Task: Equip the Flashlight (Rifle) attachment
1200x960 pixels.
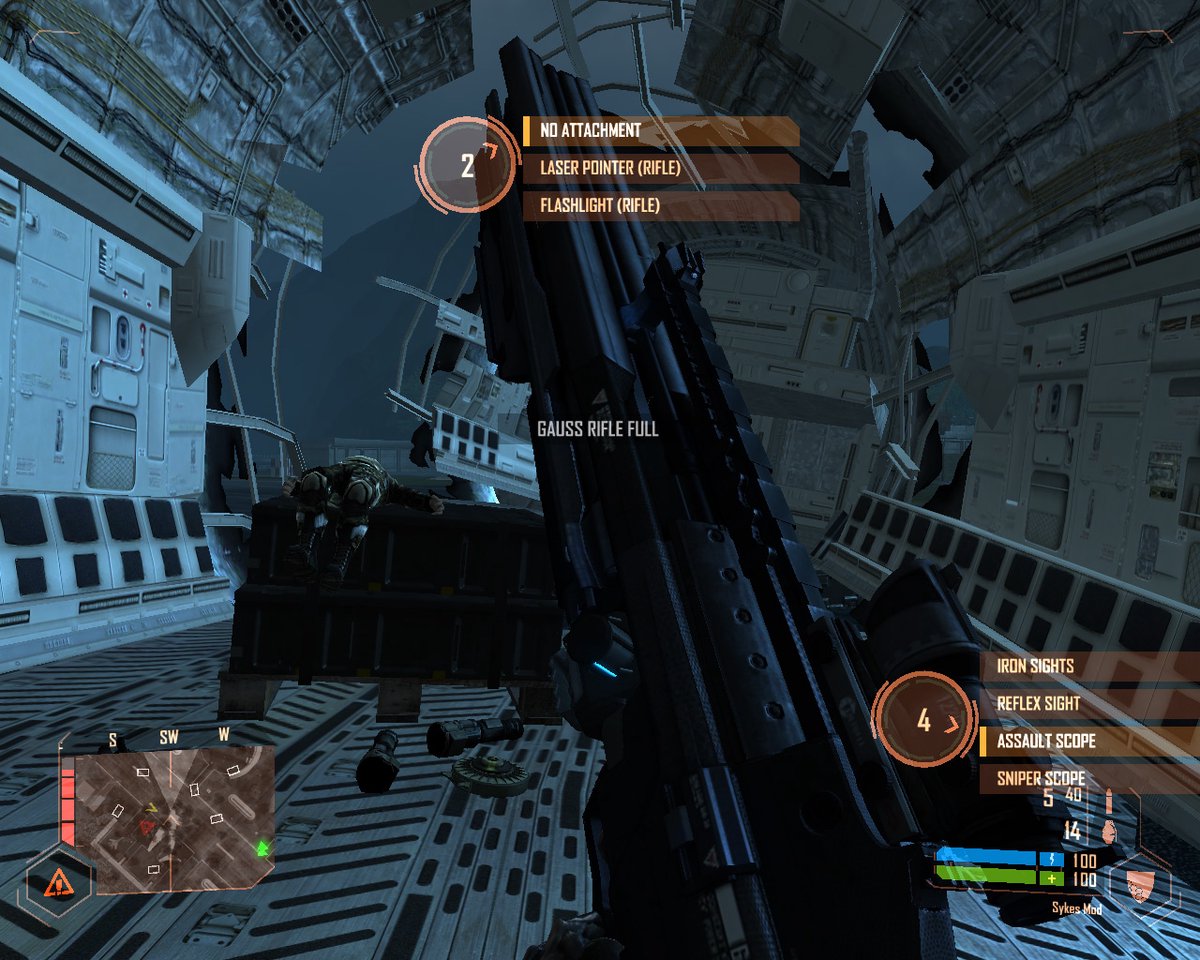Action: click(660, 207)
